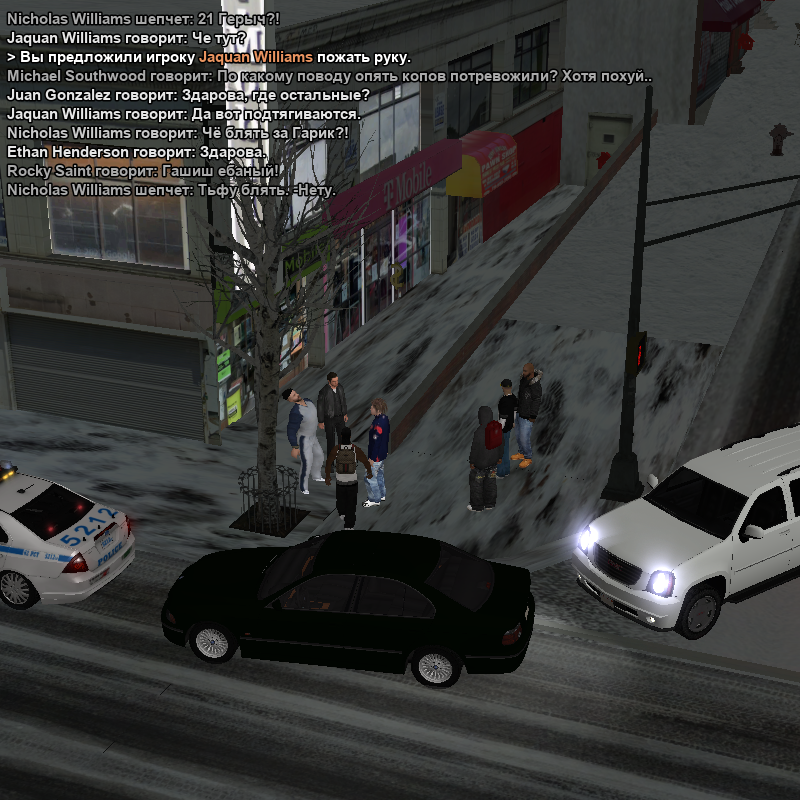The width and height of the screenshot is (800, 800).
Task: Click Ethan Henderson's greeting in chat
Action: pos(137,152)
